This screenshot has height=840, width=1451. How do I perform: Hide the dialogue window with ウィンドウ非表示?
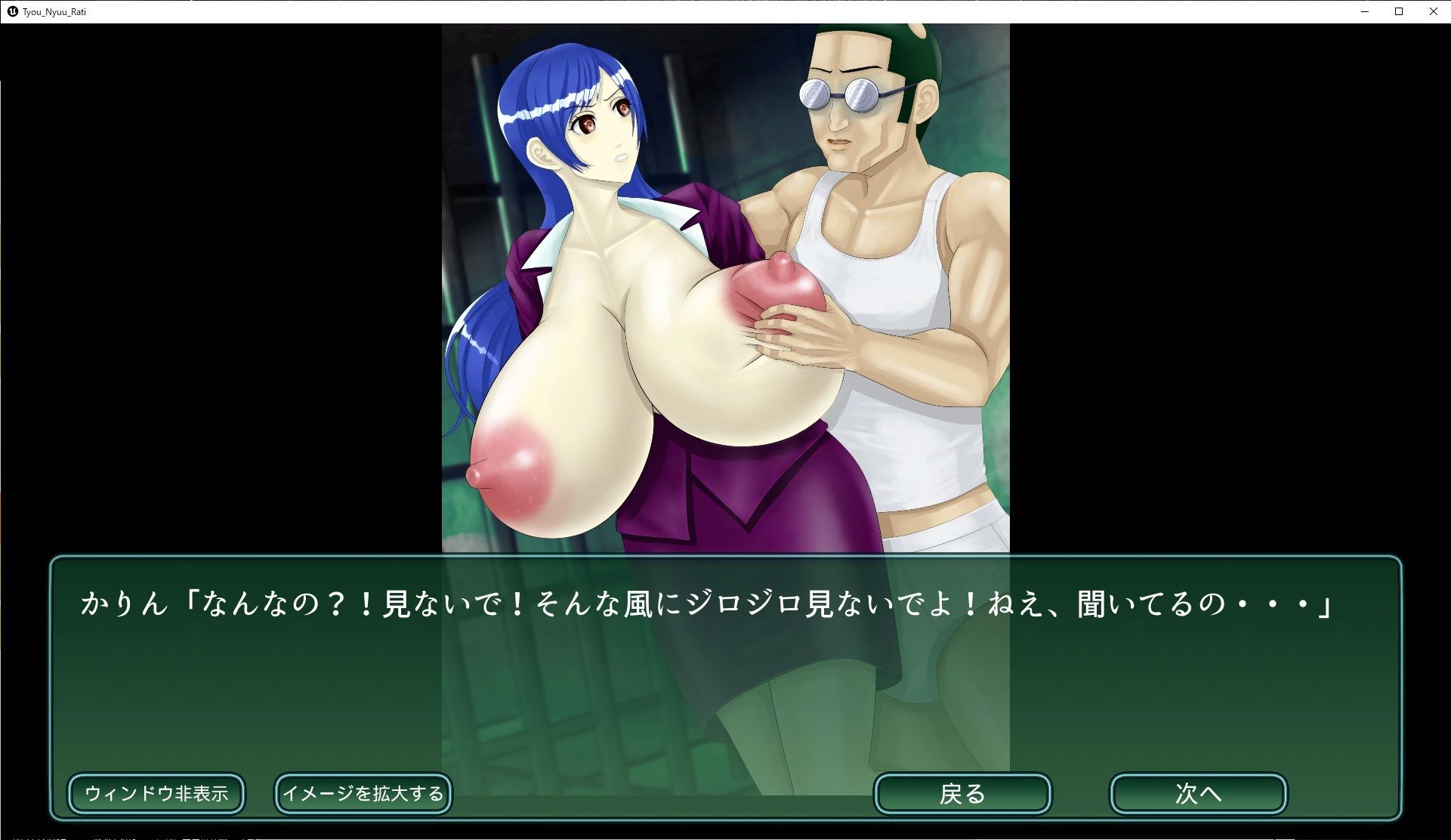(x=156, y=793)
